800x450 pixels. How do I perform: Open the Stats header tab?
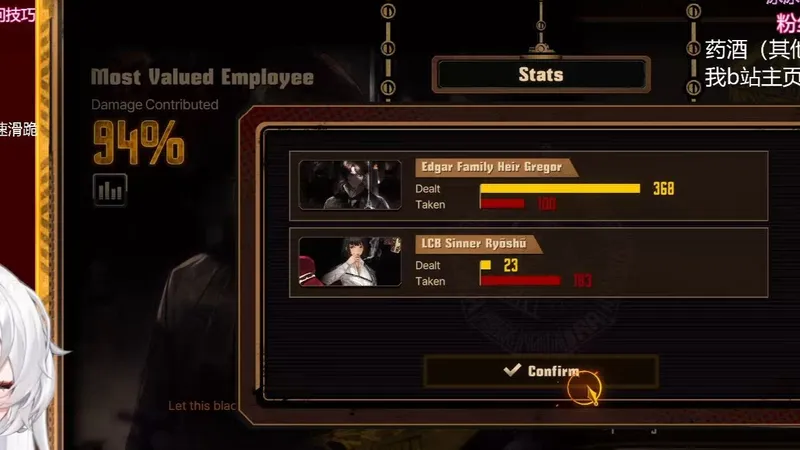point(541,74)
